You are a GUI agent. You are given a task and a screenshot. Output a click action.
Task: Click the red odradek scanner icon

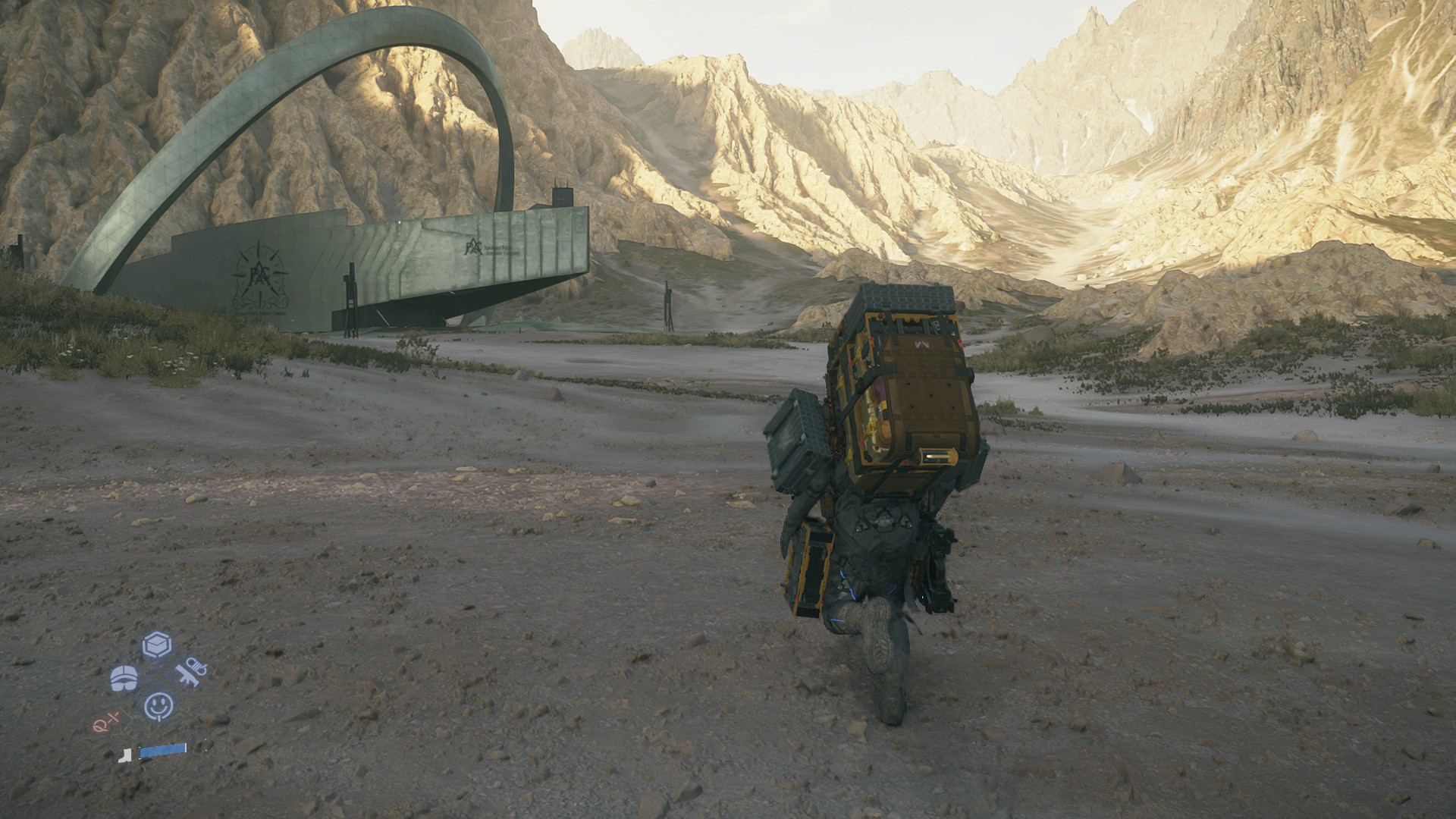[x=104, y=725]
